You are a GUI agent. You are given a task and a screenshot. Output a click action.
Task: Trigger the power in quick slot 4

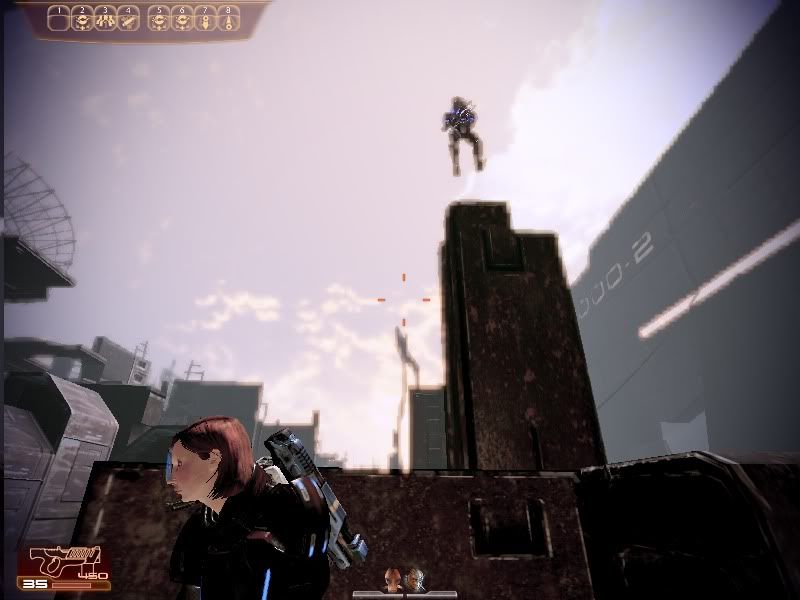tap(127, 20)
